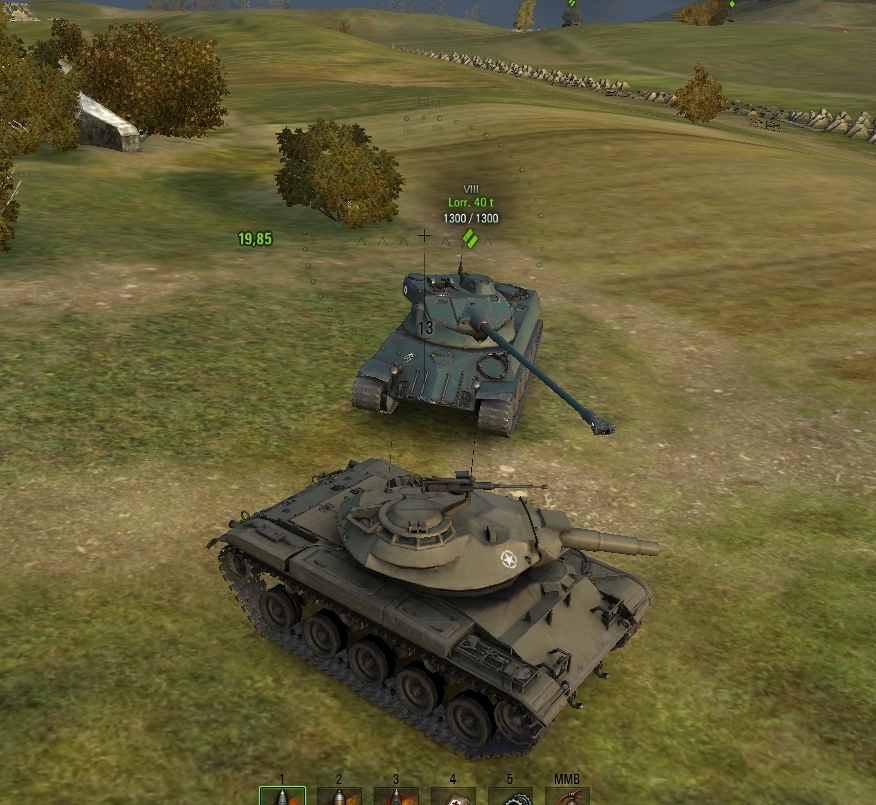876x805 pixels.
Task: Activate the repair kit gear consumable
Action: [510, 797]
